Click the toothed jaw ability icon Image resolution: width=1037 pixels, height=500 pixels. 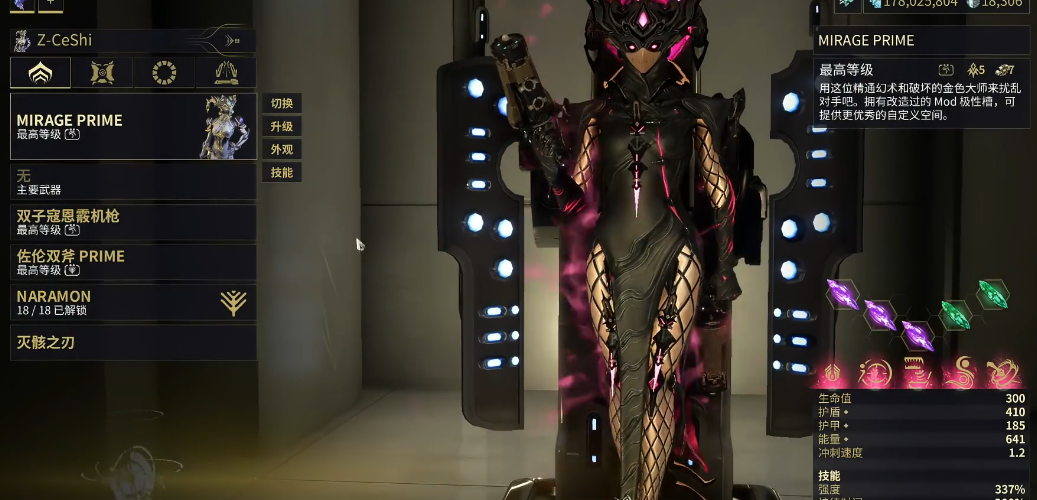point(917,372)
